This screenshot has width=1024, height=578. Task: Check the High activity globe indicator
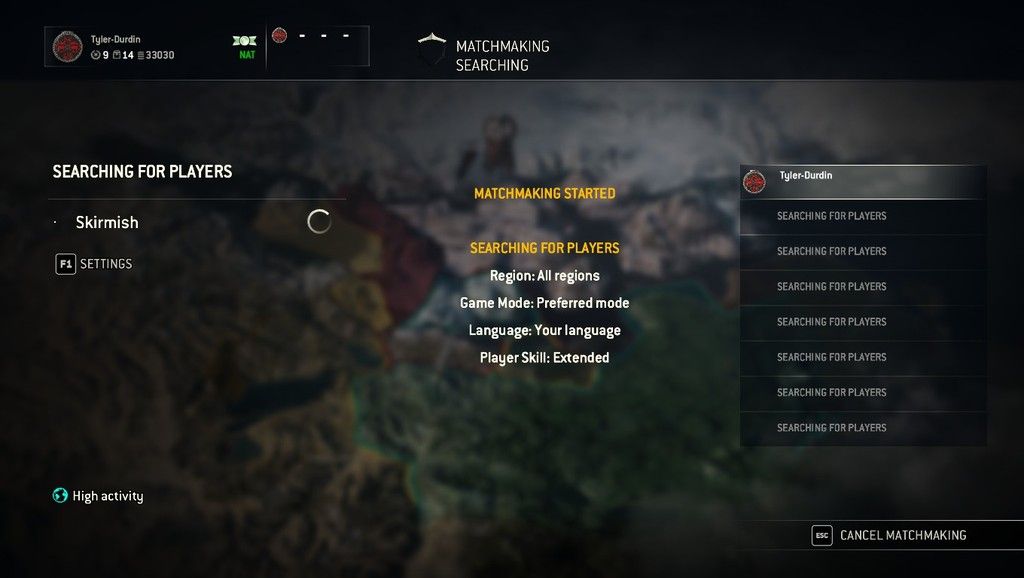(x=60, y=496)
